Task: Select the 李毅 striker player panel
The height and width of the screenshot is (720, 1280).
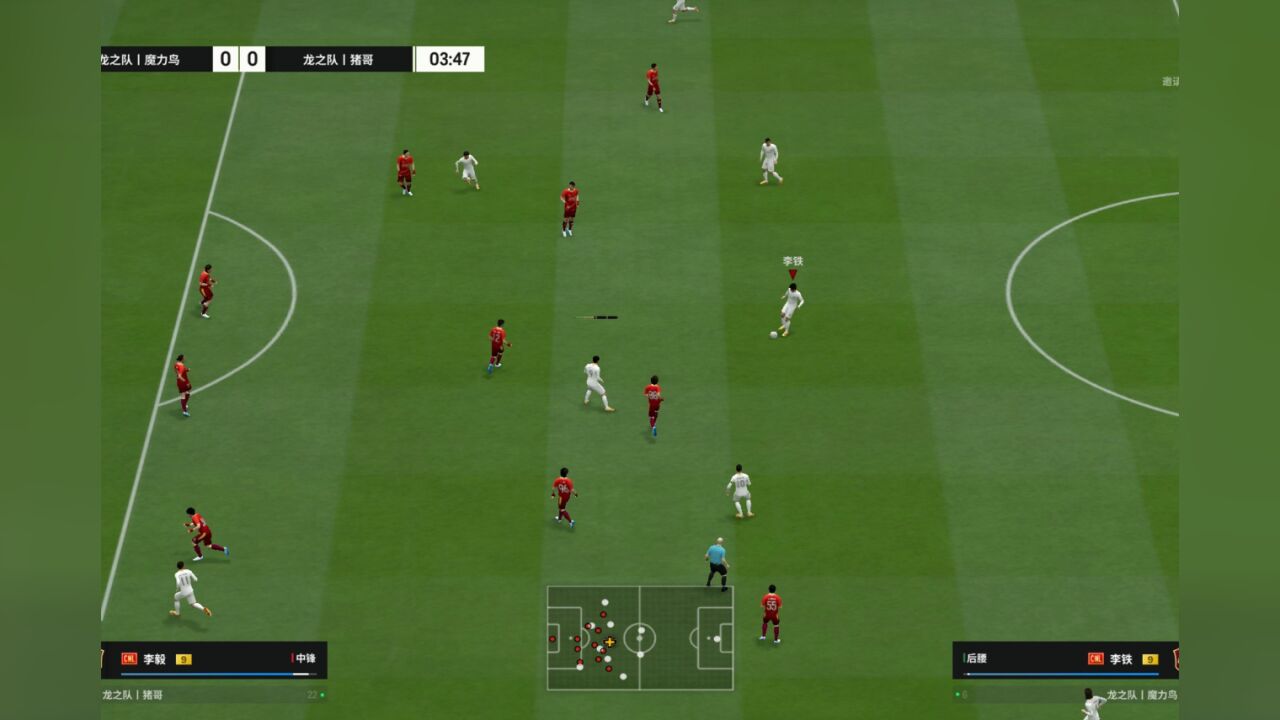Action: click(x=214, y=659)
